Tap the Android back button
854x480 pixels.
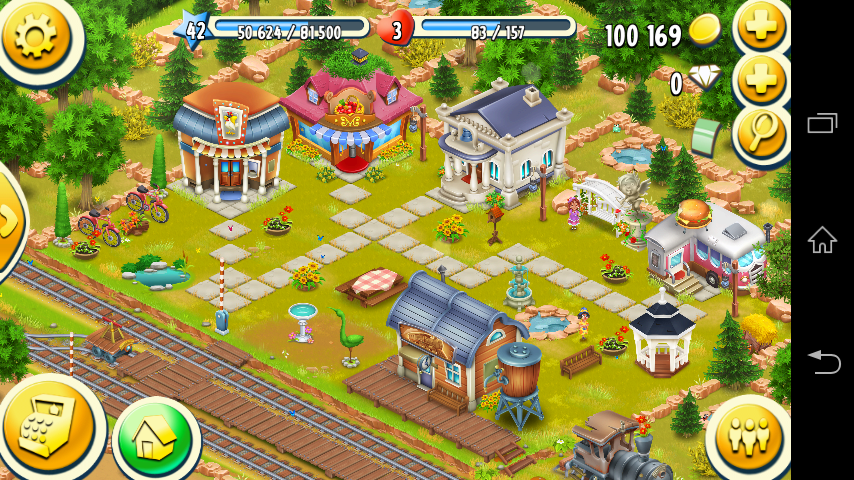tap(822, 362)
